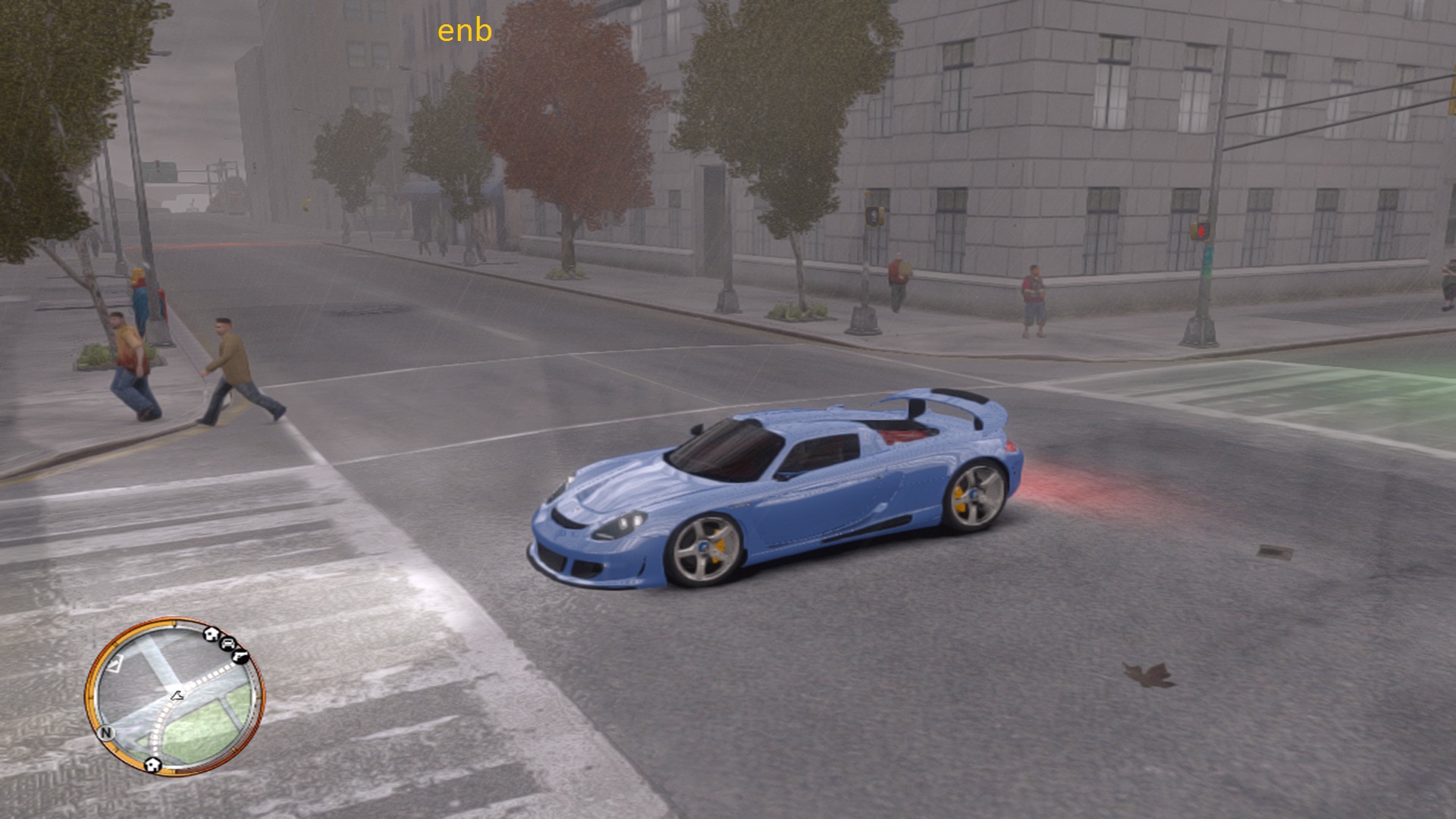The width and height of the screenshot is (1456, 819).
Task: Click the circular radar minimap
Action: tap(175, 696)
